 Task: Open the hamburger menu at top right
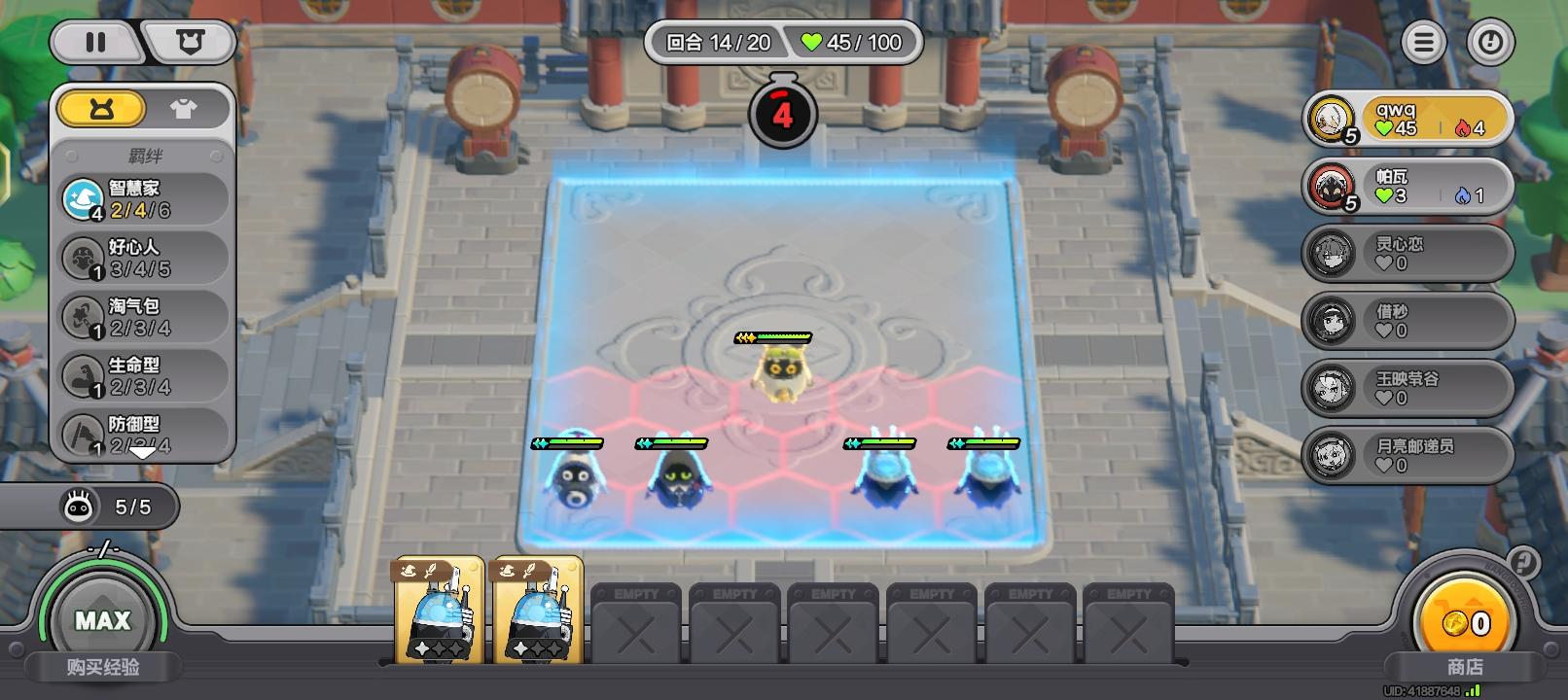point(1422,43)
